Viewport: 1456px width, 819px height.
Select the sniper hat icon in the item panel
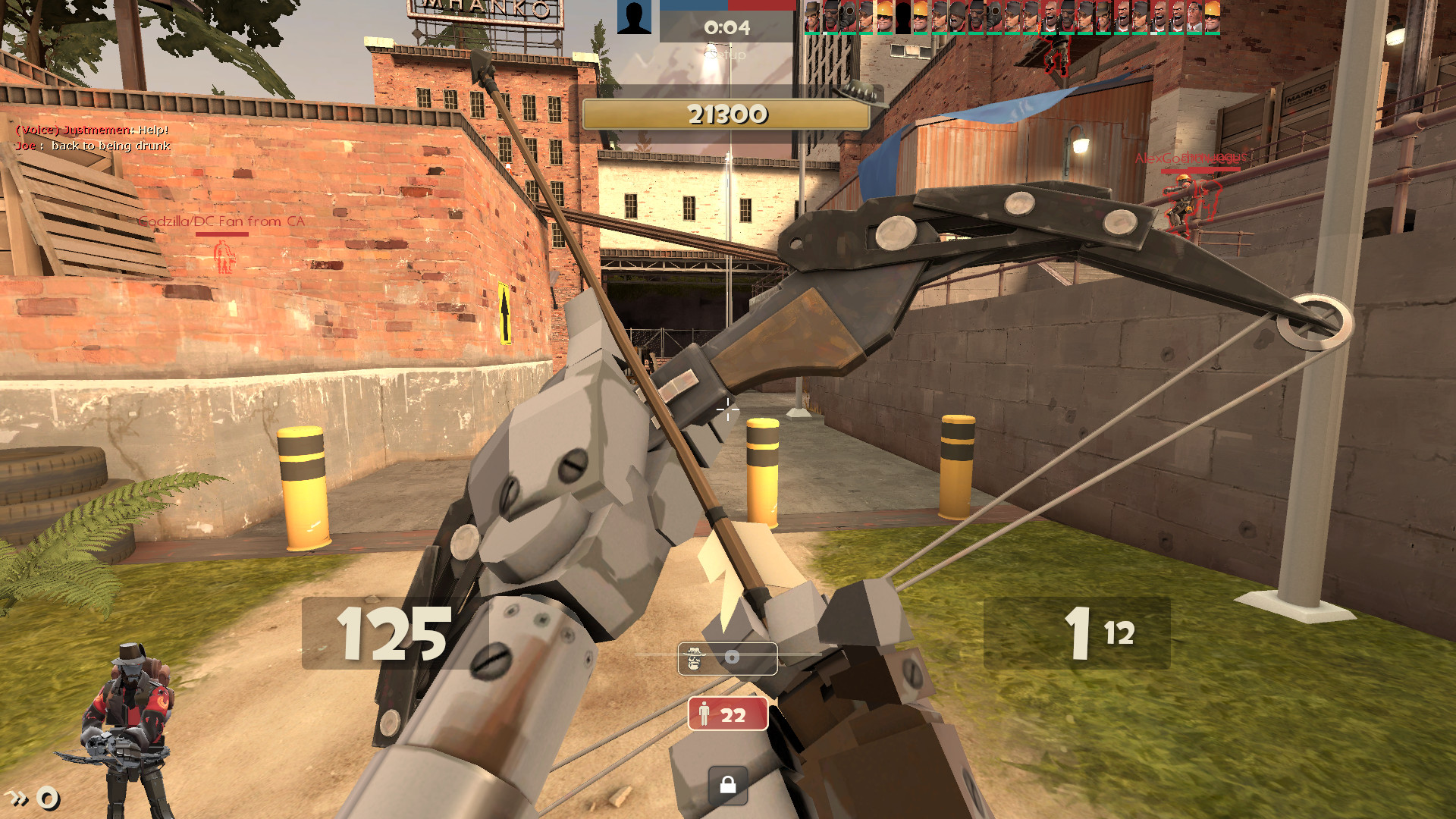tap(694, 658)
